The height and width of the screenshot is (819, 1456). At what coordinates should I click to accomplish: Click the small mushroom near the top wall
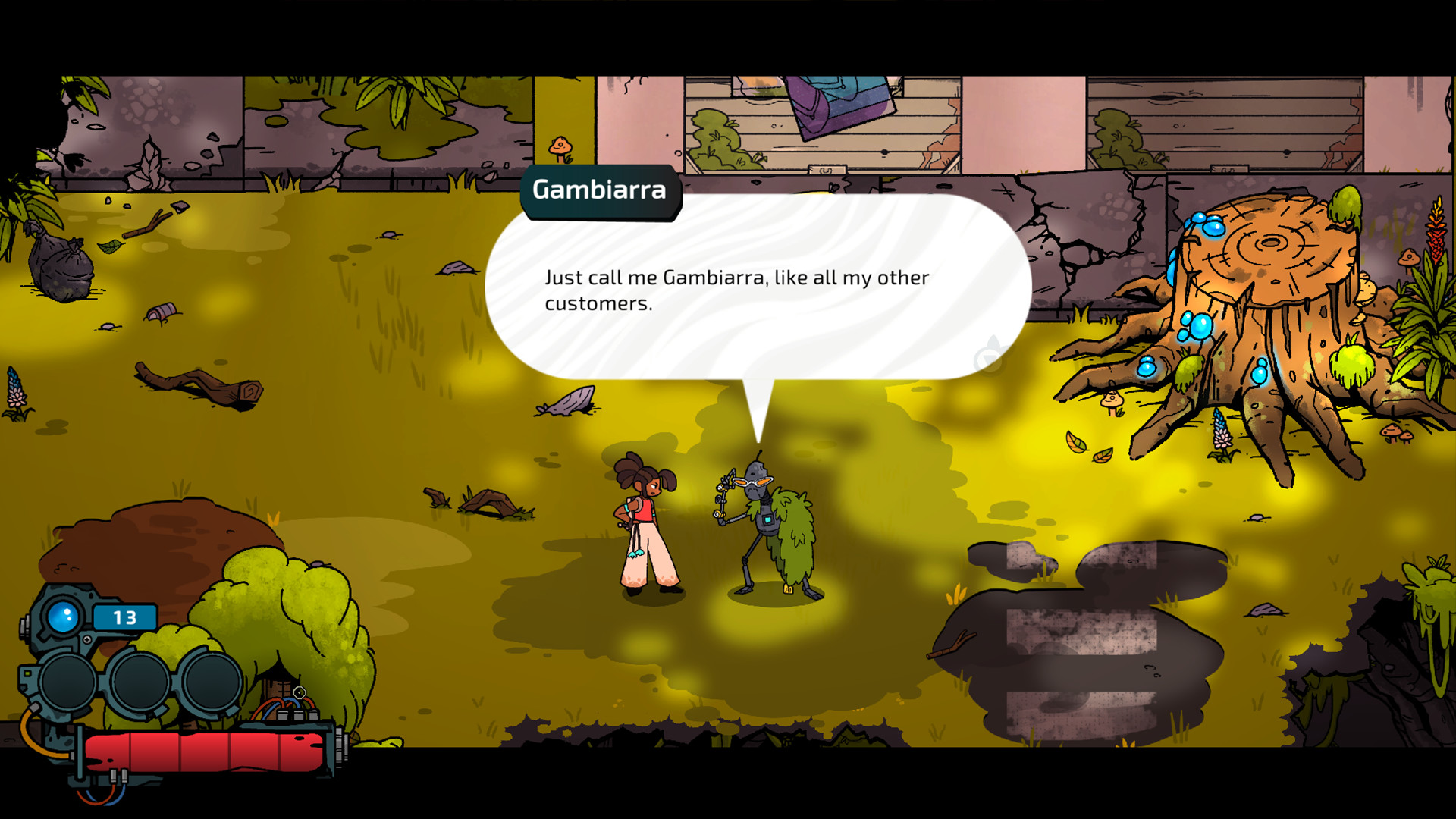click(x=559, y=146)
